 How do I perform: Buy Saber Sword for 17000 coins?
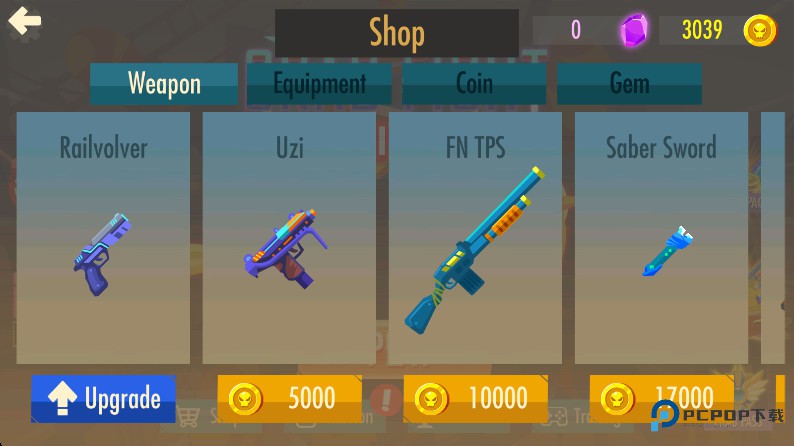coord(661,398)
